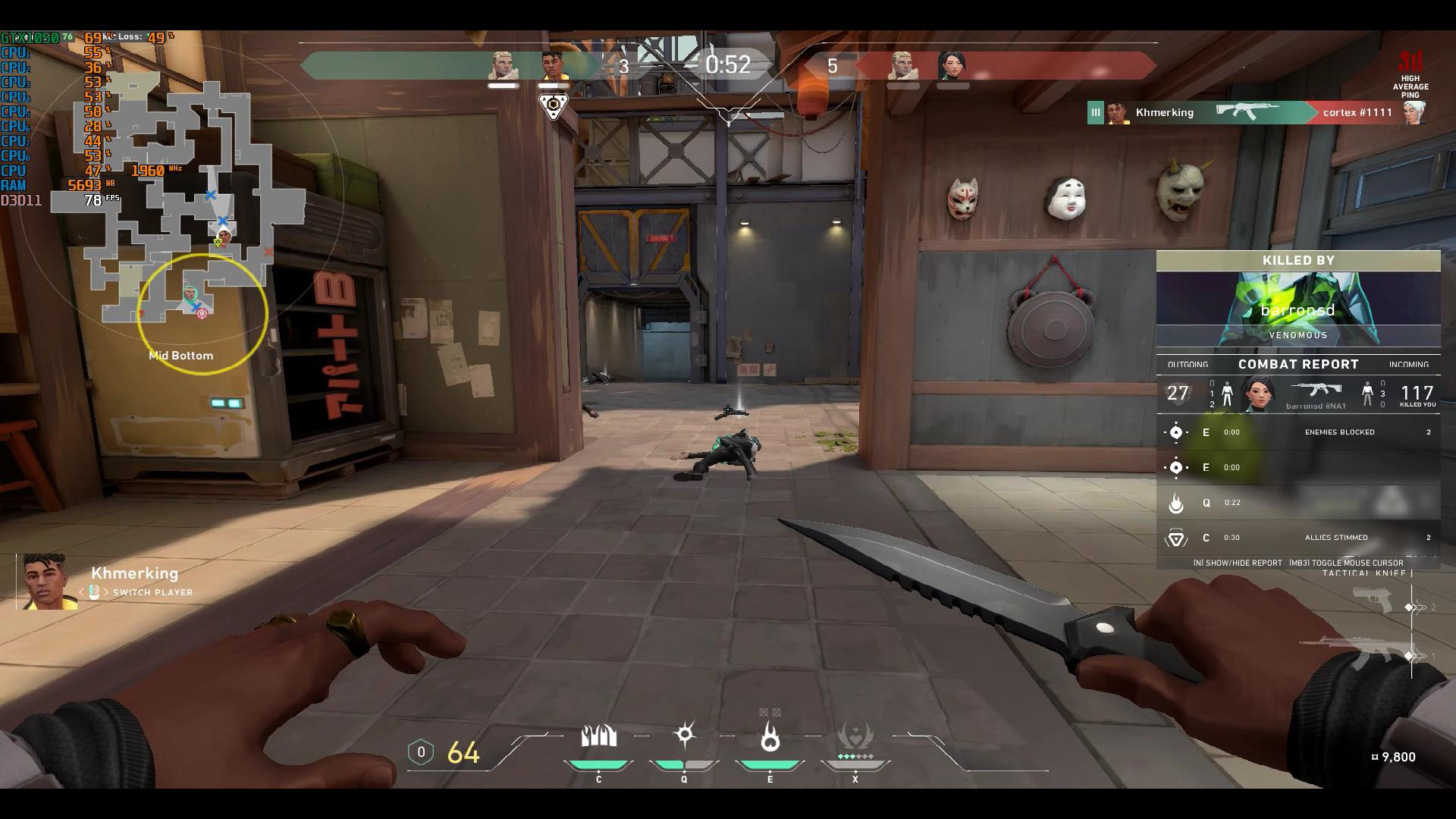Use the Hot Hands fireball ability icon
The image size is (1456, 819).
[x=770, y=737]
